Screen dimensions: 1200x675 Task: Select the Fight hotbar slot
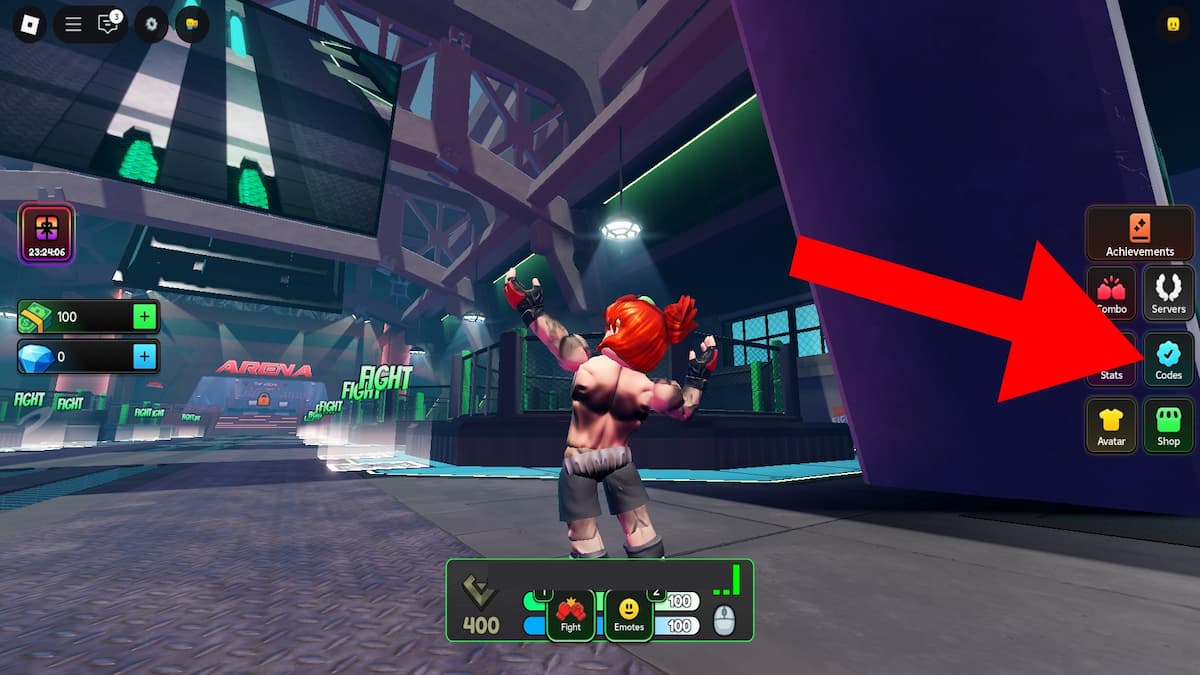570,614
